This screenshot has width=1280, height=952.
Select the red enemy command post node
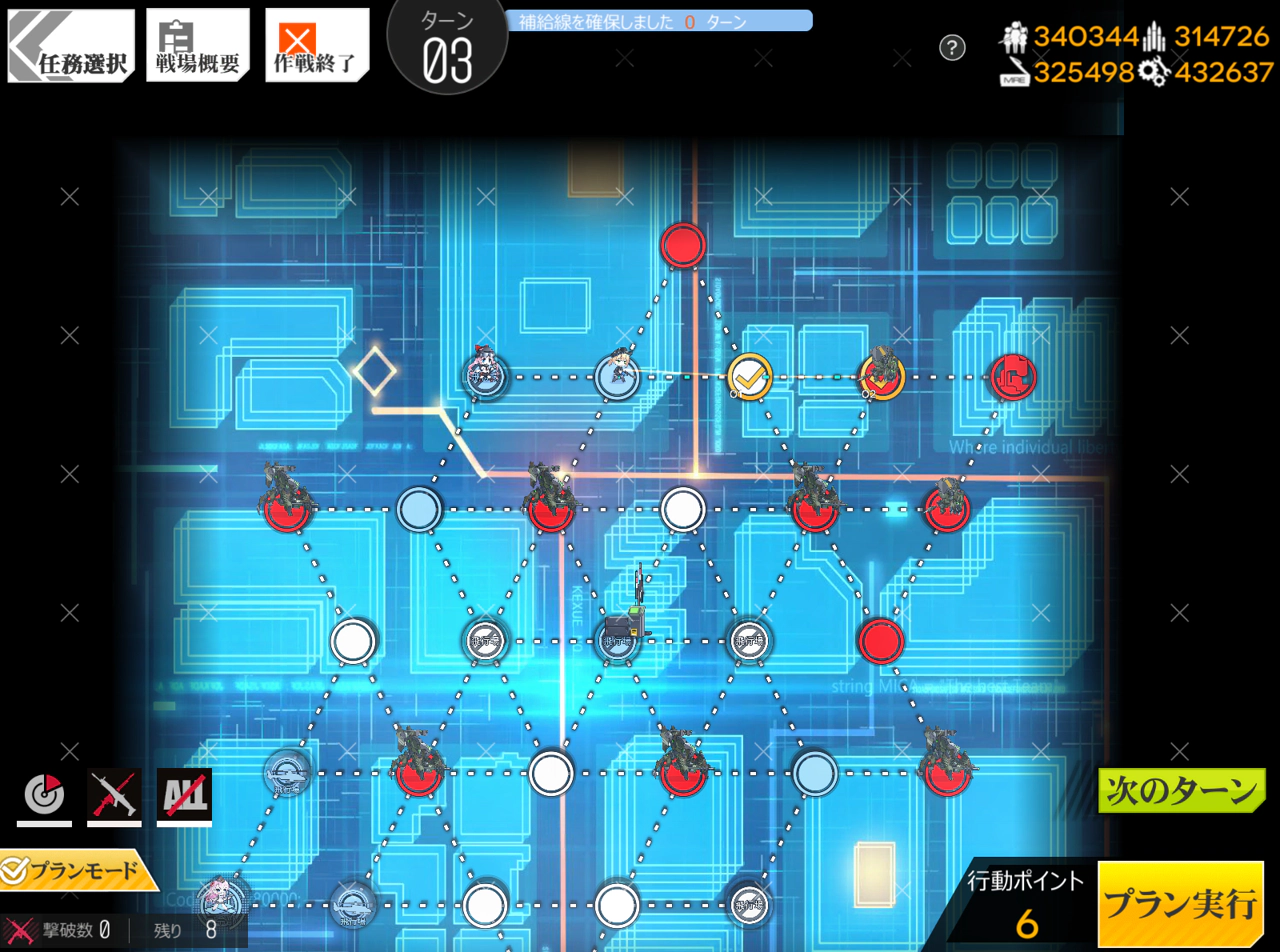point(1013,377)
